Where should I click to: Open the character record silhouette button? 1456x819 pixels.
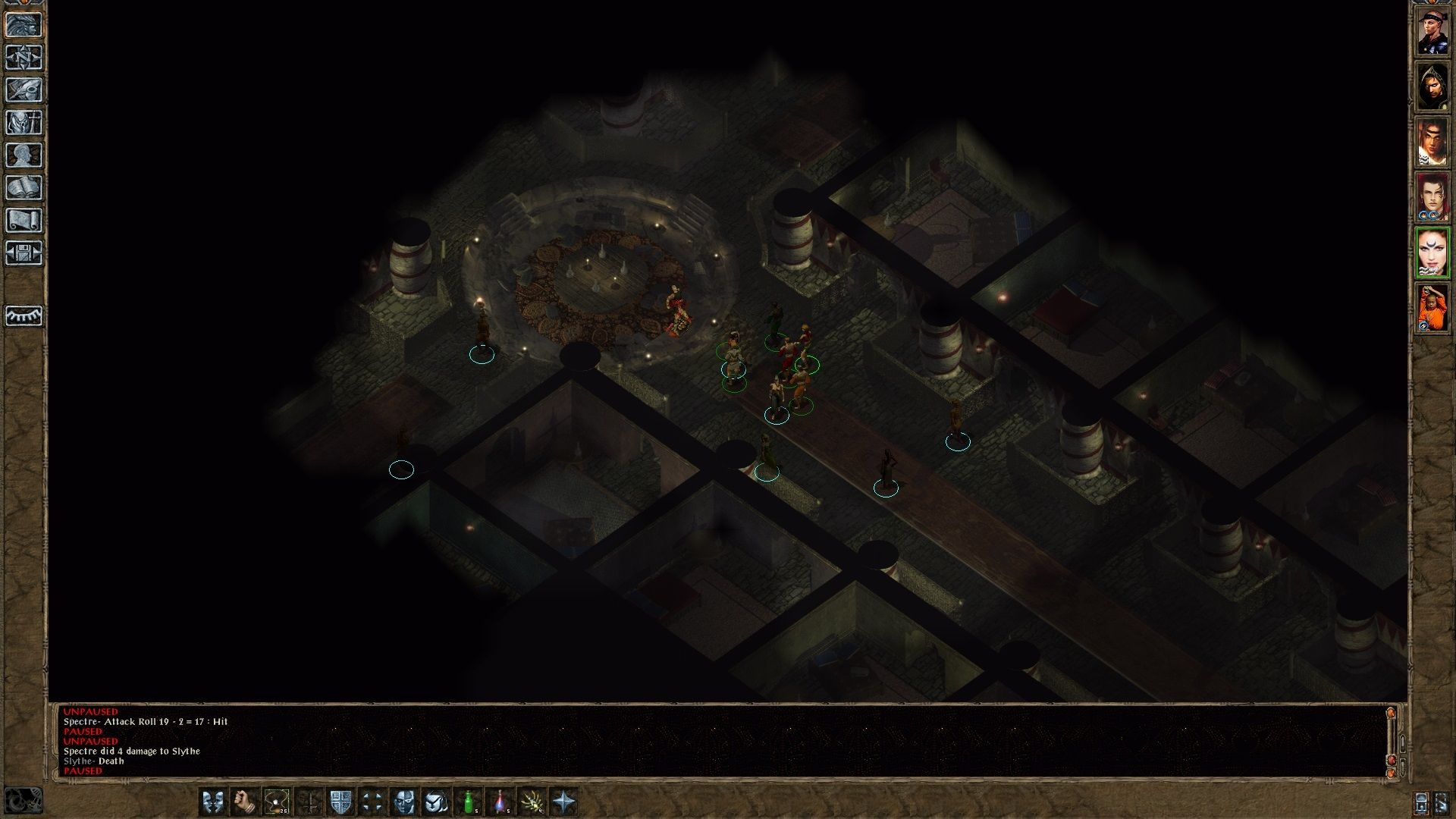[24, 155]
